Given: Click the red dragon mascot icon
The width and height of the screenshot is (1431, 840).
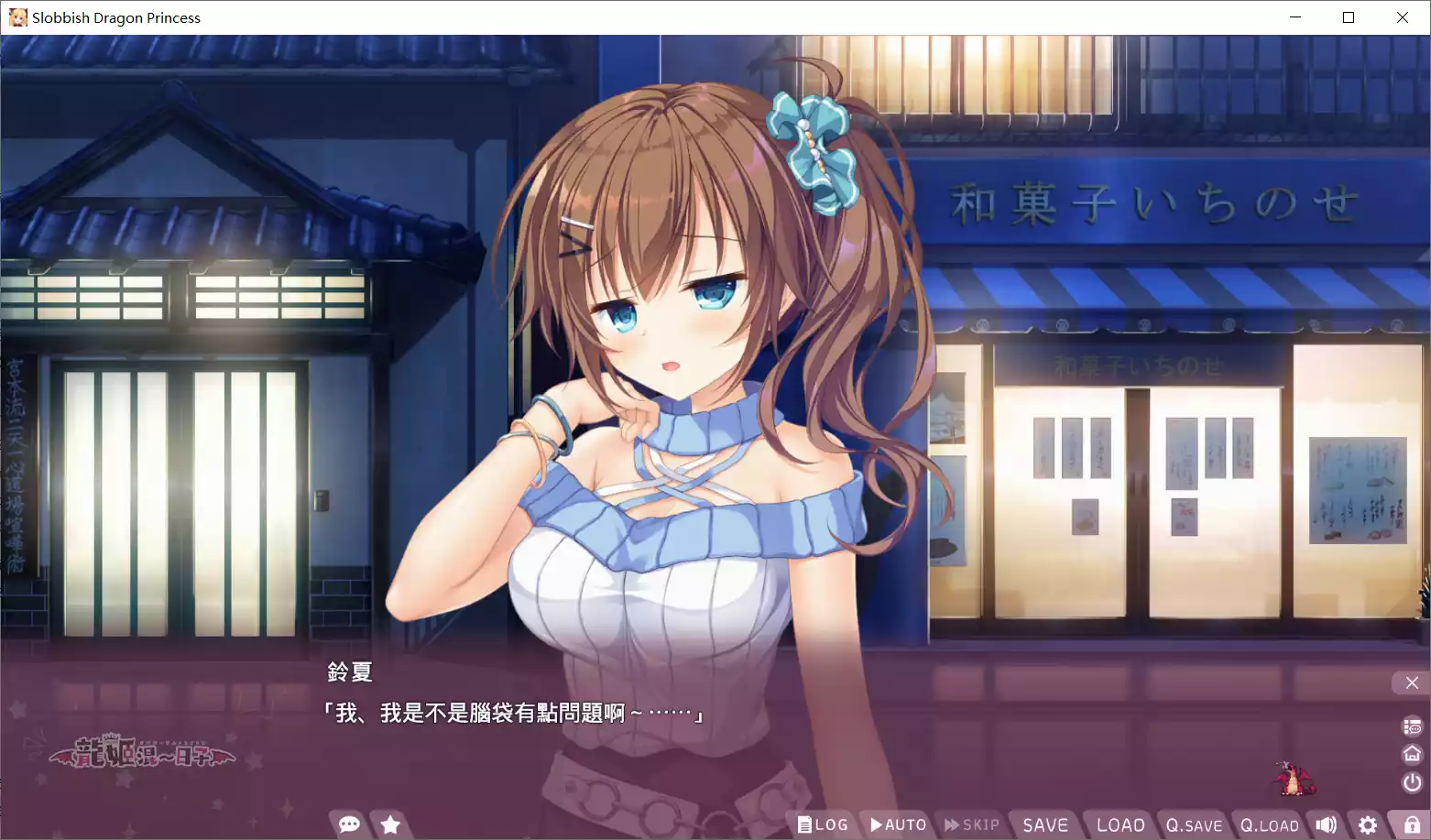Looking at the screenshot, I should point(1292,778).
